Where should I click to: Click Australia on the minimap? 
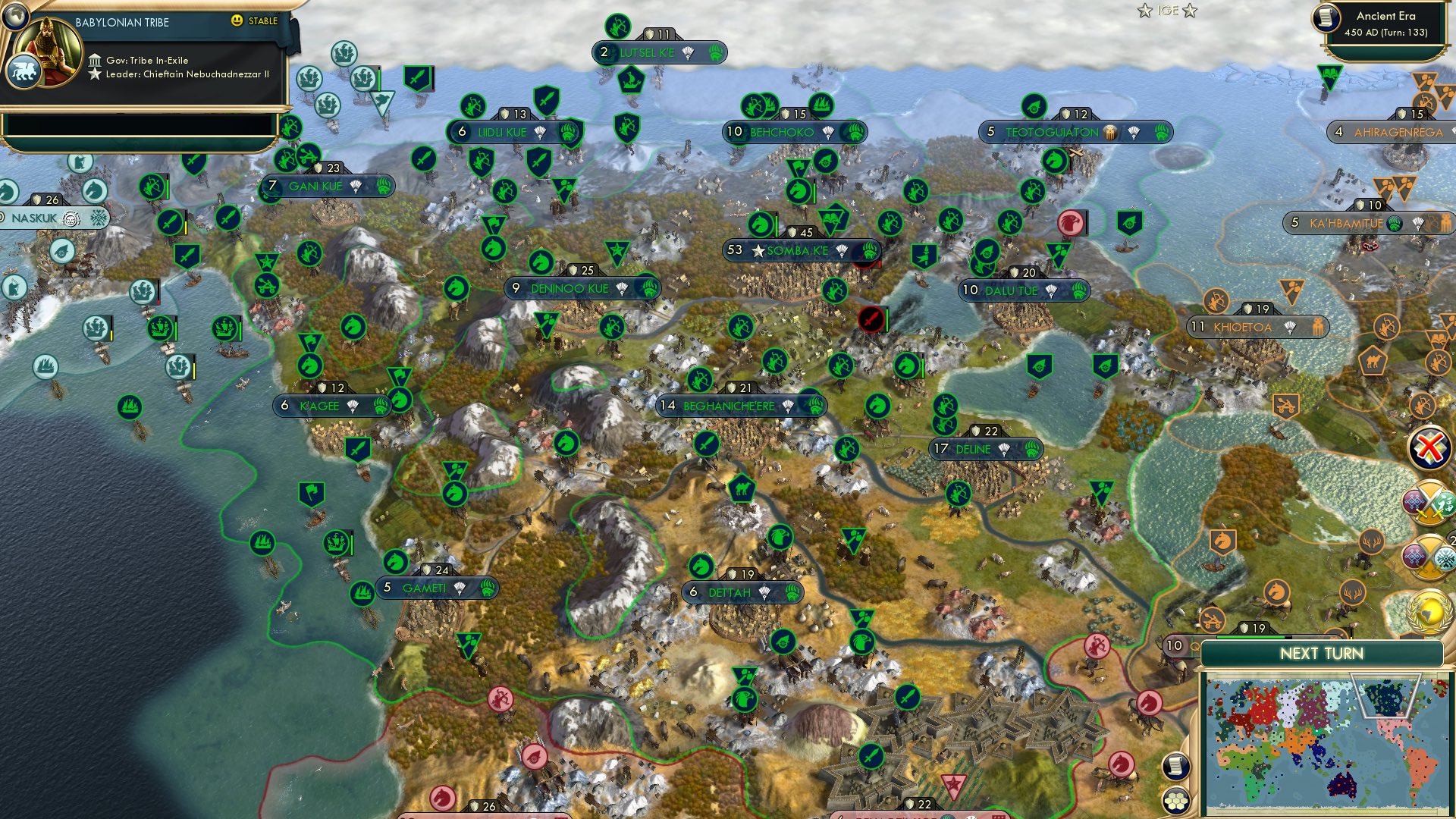pyautogui.click(x=1341, y=786)
